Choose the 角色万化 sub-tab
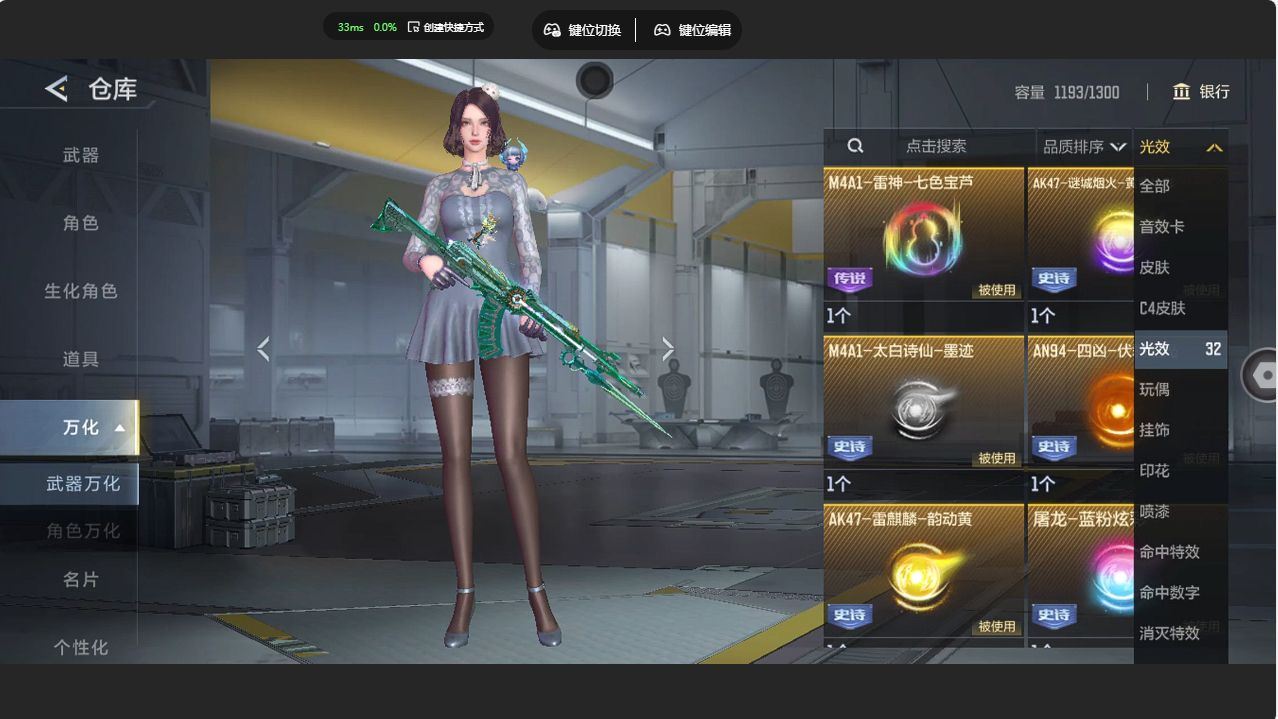This screenshot has height=719, width=1278. coord(82,531)
